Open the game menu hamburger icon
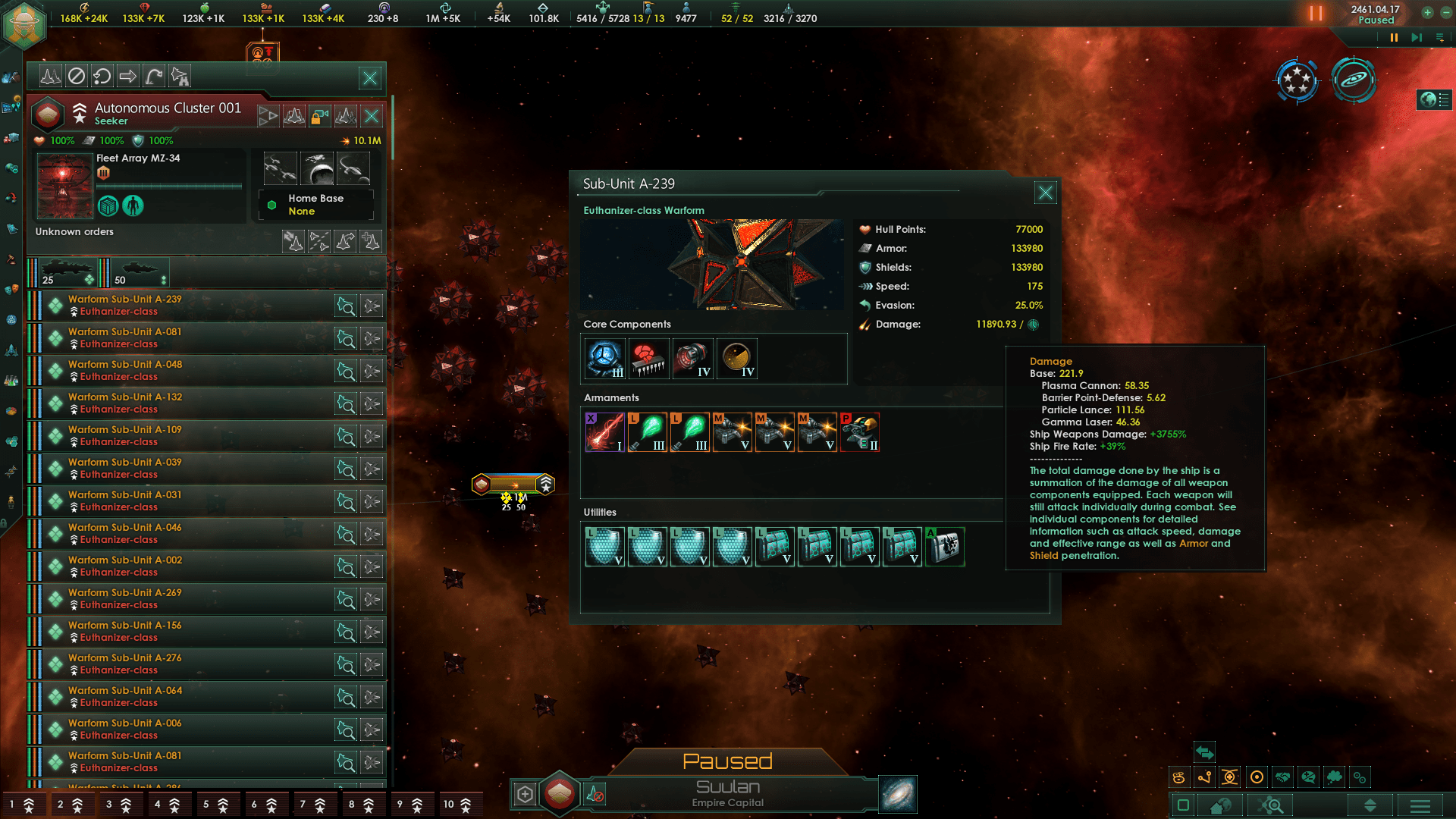The height and width of the screenshot is (819, 1456). coord(1420,807)
